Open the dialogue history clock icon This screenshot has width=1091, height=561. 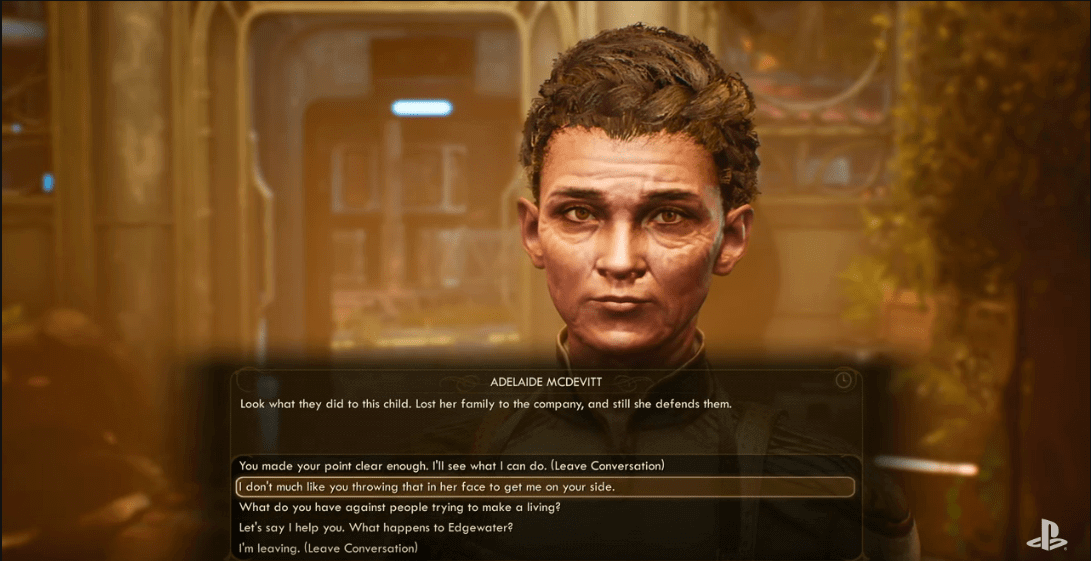tap(844, 381)
